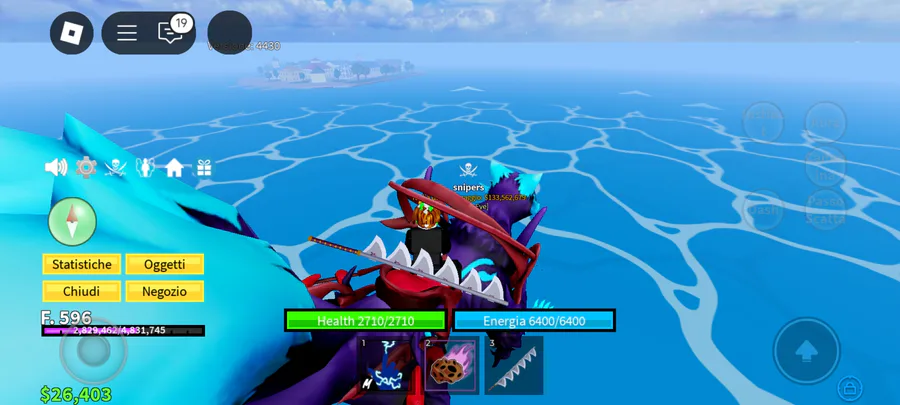This screenshot has height=405, width=900.
Task: Click the pirate skull crossed swords icon
Action: click(x=116, y=168)
